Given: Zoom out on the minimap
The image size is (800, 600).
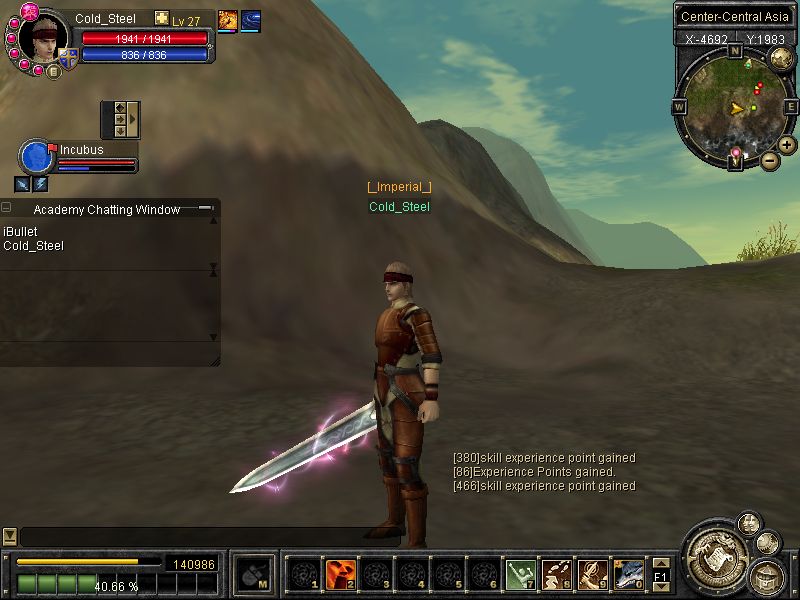Looking at the screenshot, I should [x=769, y=160].
